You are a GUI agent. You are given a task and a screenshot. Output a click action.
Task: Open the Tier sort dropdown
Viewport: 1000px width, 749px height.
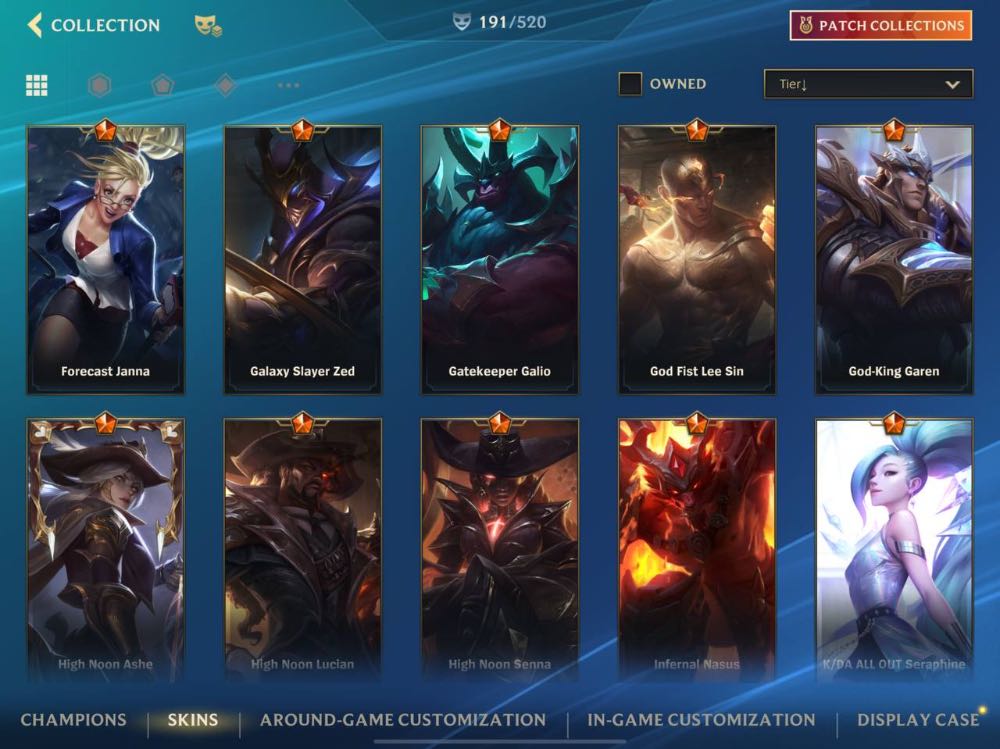867,84
